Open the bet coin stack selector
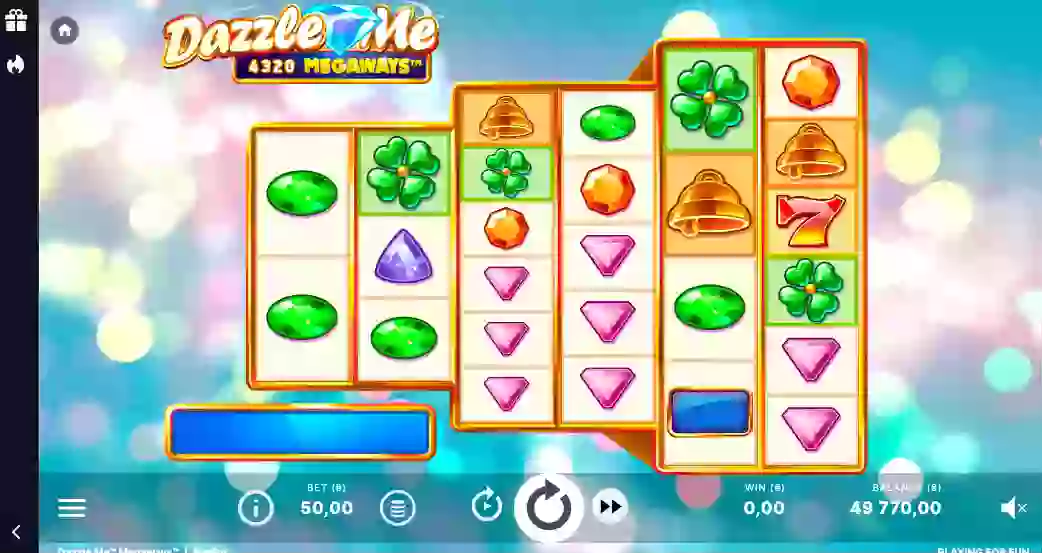 pos(397,508)
